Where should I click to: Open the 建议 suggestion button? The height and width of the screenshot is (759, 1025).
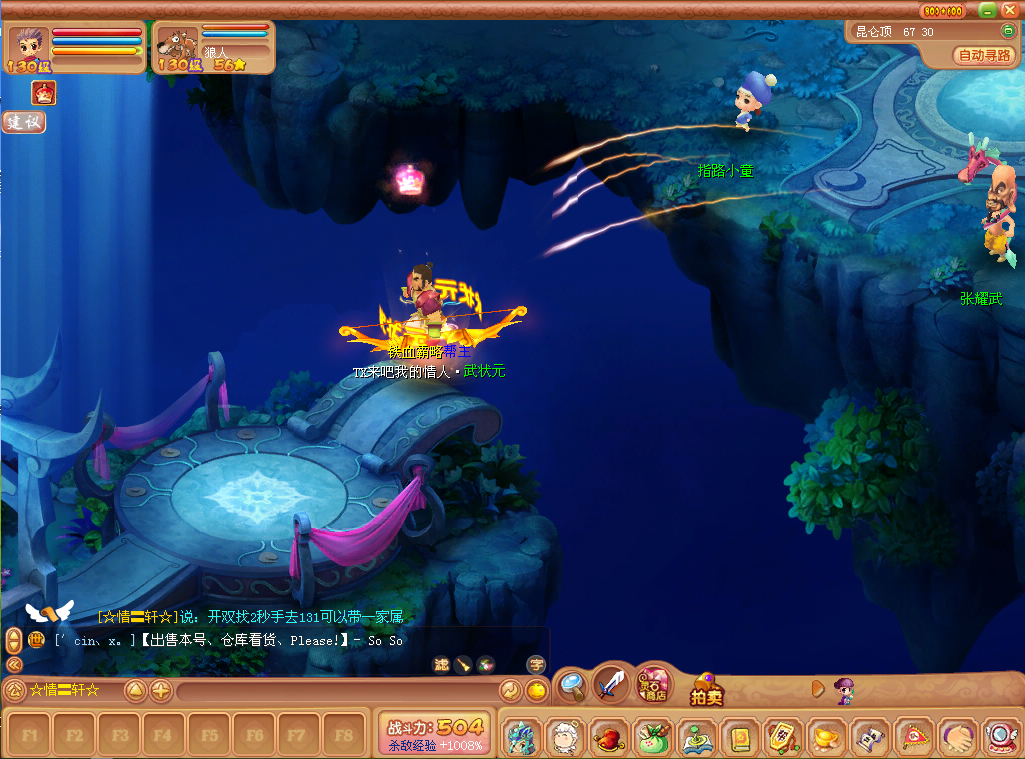[23, 122]
